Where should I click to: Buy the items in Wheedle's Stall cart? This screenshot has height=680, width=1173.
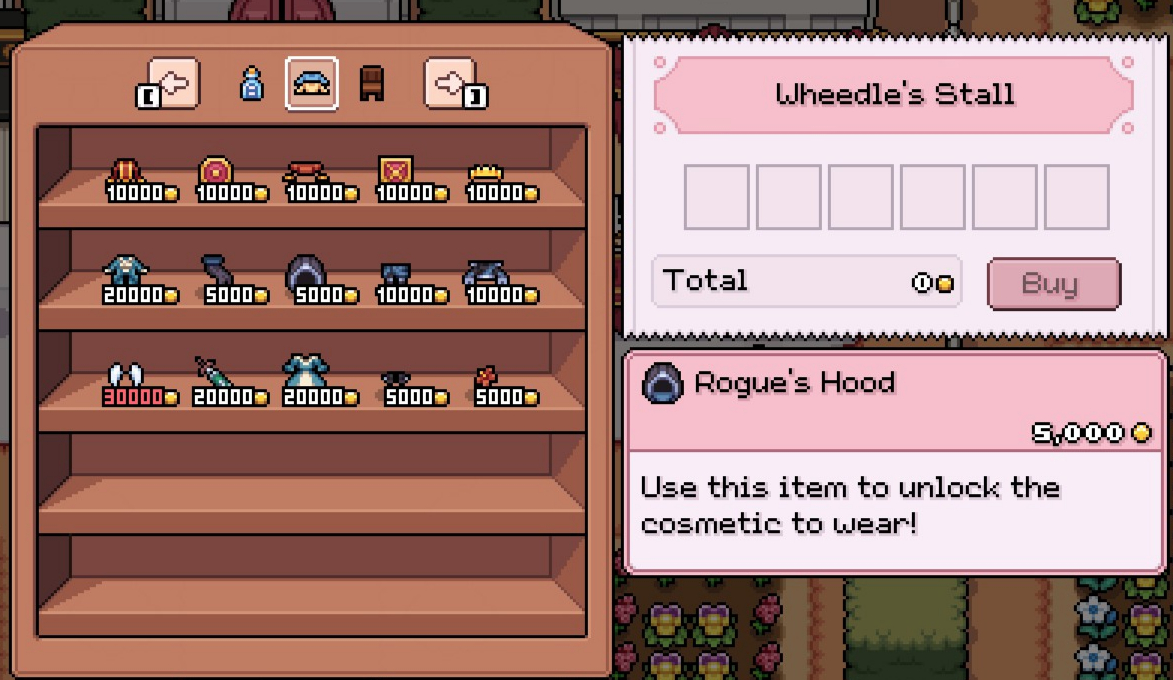[x=1053, y=284]
